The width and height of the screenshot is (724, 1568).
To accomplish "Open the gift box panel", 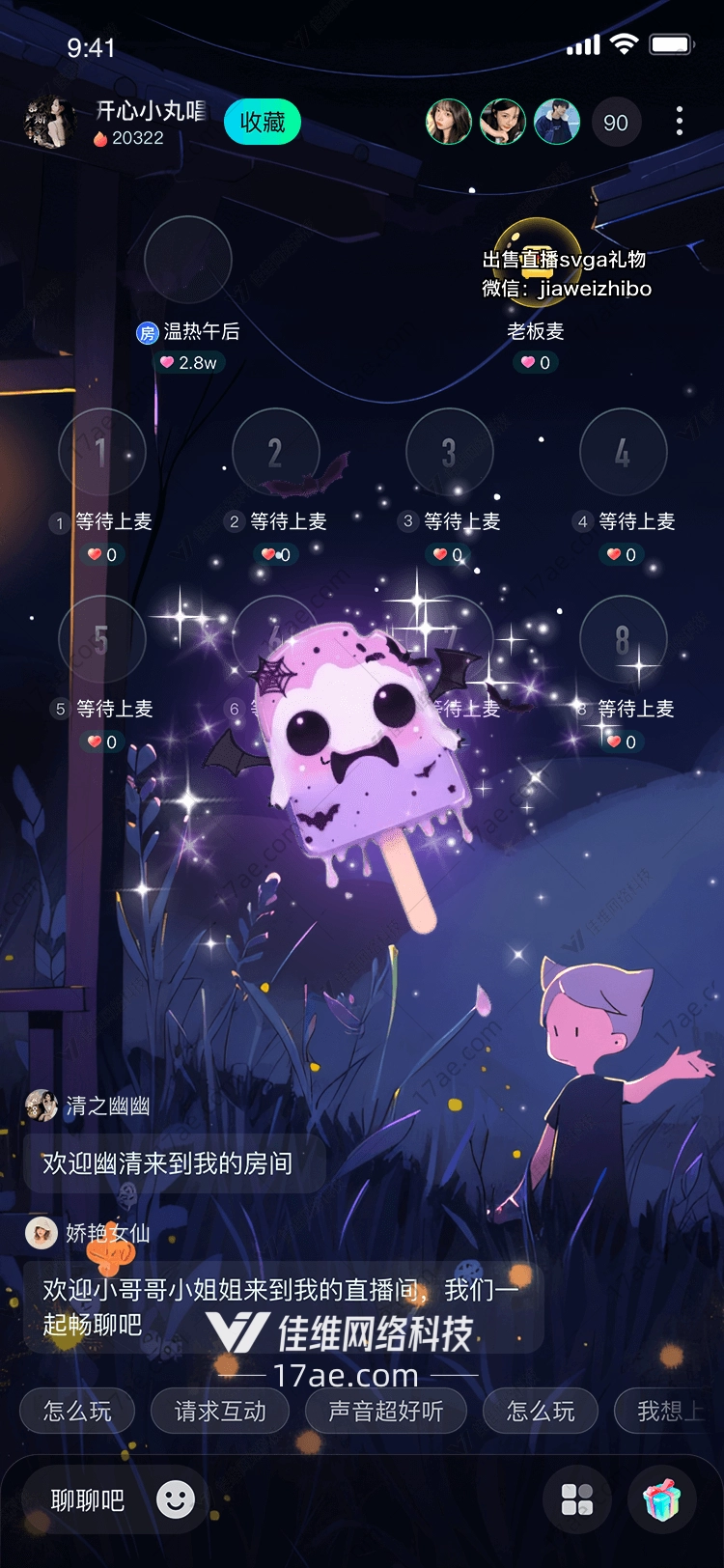I will [x=661, y=1499].
